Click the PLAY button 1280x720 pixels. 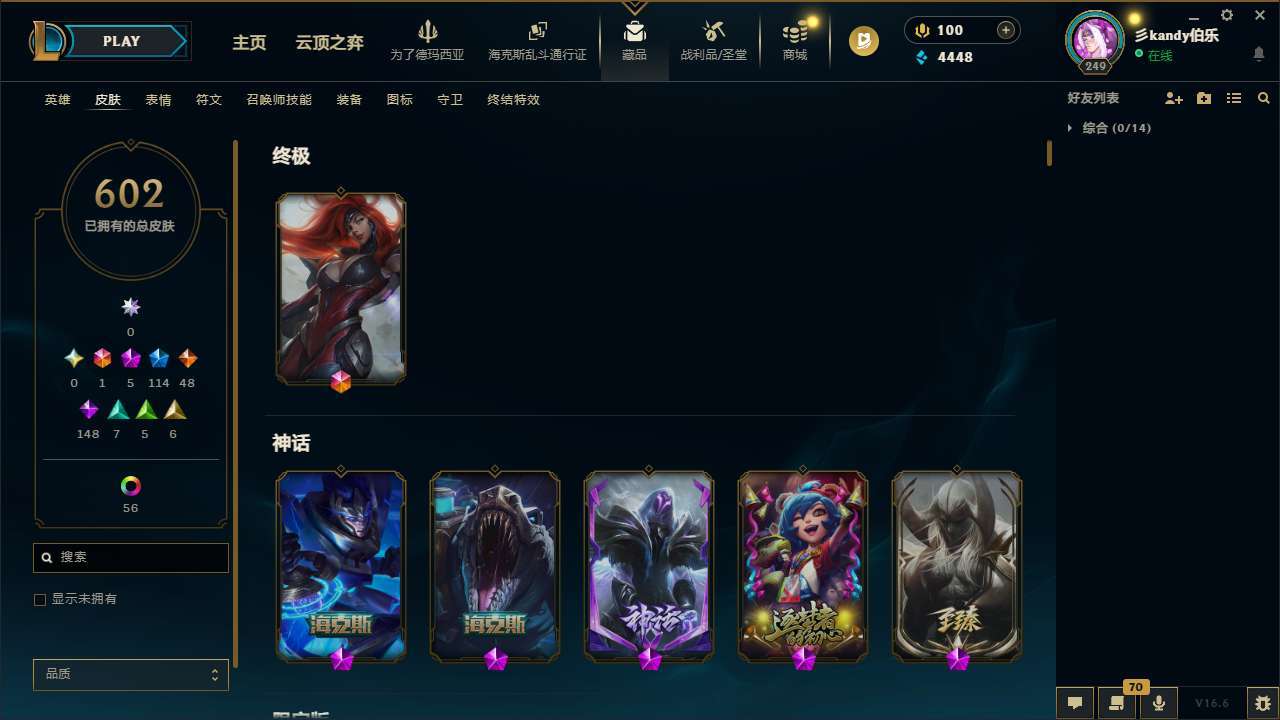120,41
